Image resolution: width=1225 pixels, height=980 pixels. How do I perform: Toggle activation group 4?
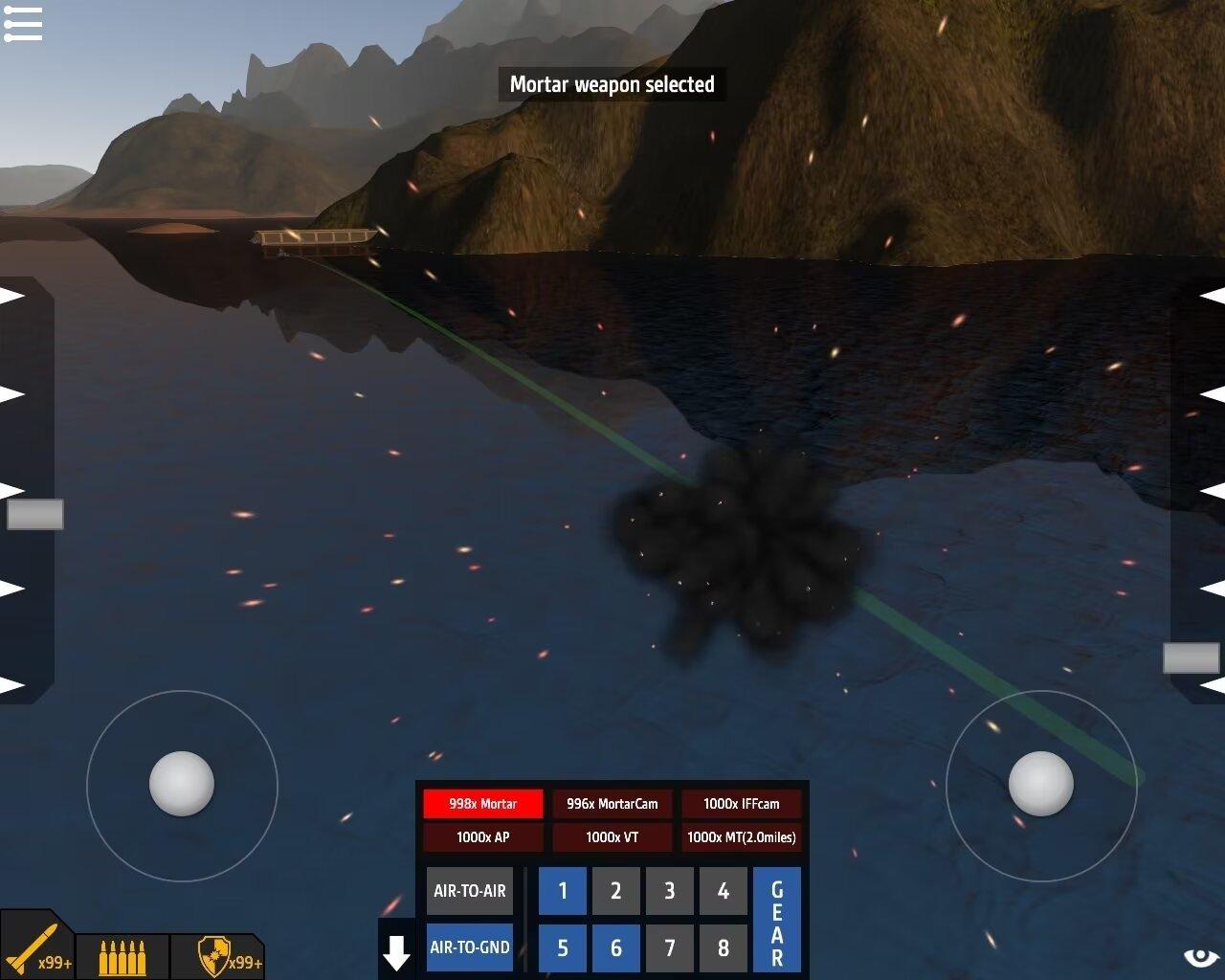[x=724, y=891]
